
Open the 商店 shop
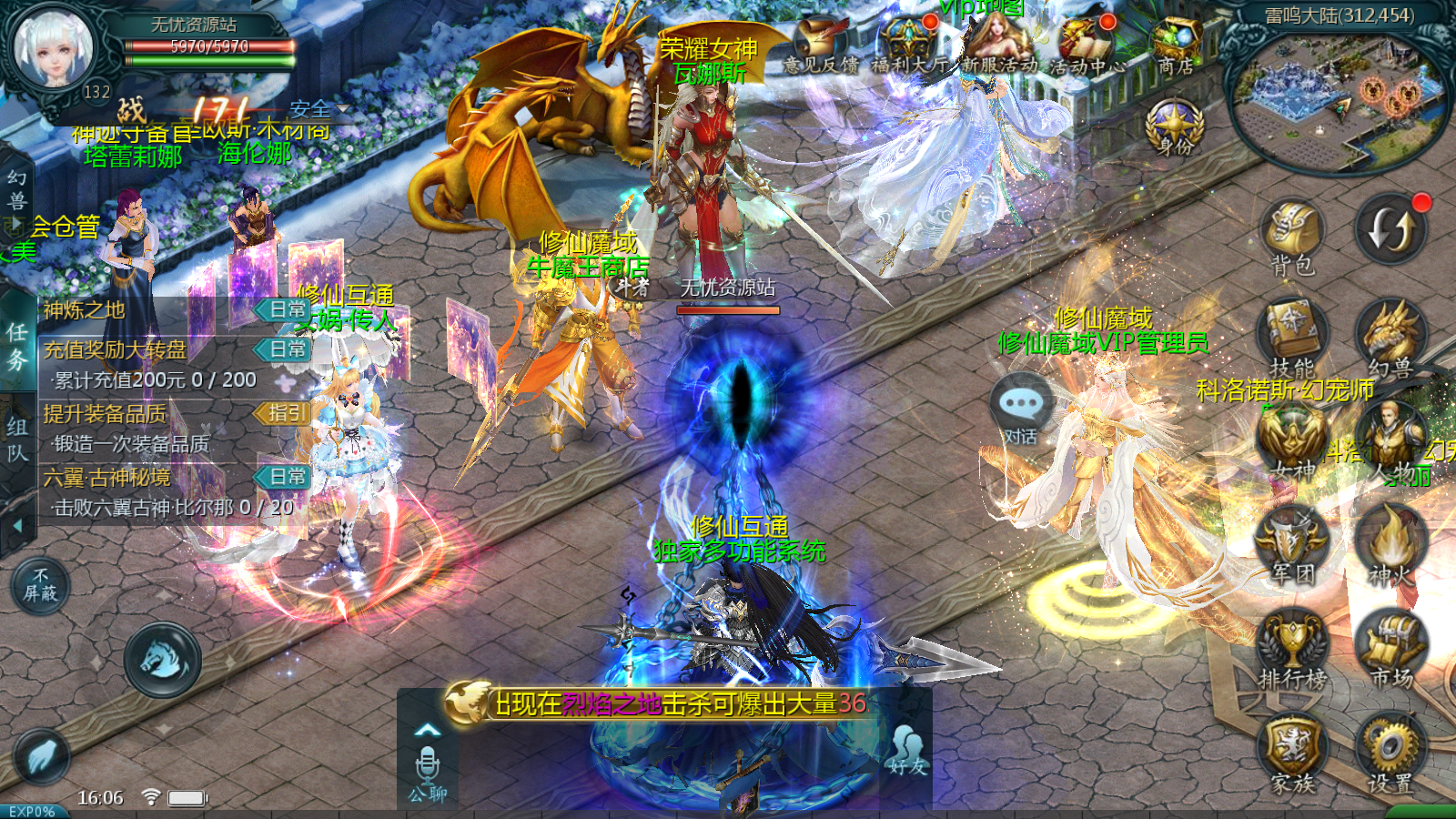[1176, 44]
